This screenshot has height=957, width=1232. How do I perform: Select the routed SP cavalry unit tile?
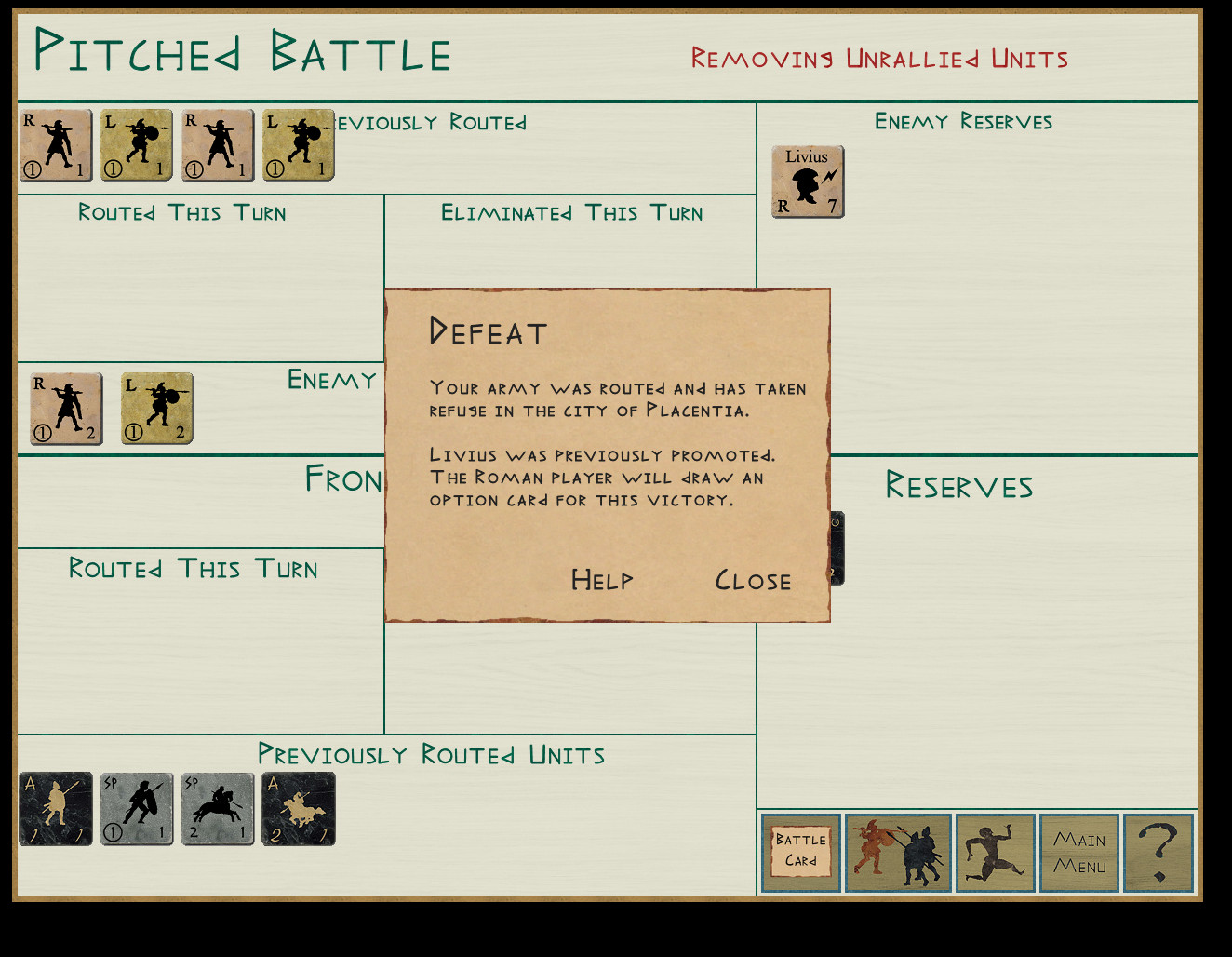pos(218,809)
